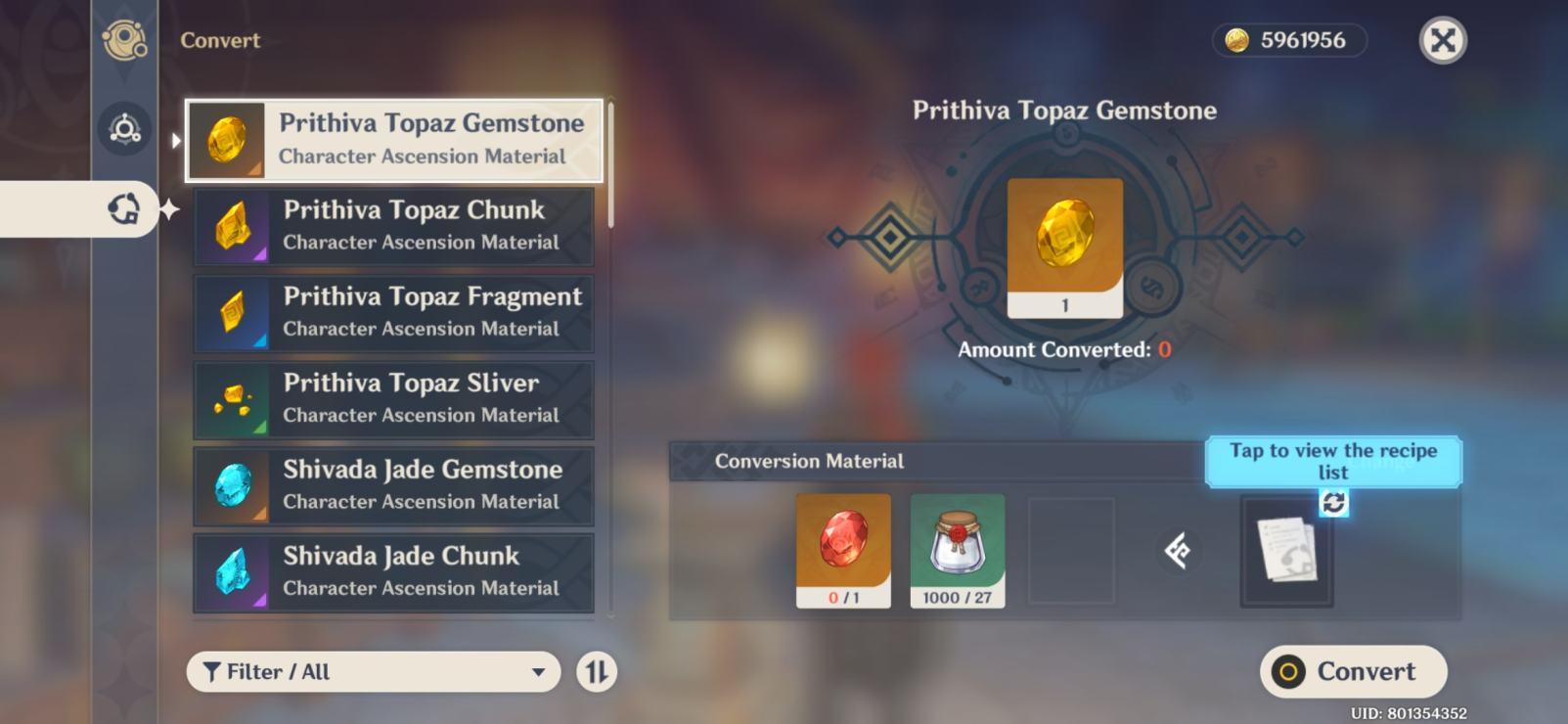The image size is (1568, 724).
Task: Click the Mora coin icon near the balance
Action: coord(1236,40)
